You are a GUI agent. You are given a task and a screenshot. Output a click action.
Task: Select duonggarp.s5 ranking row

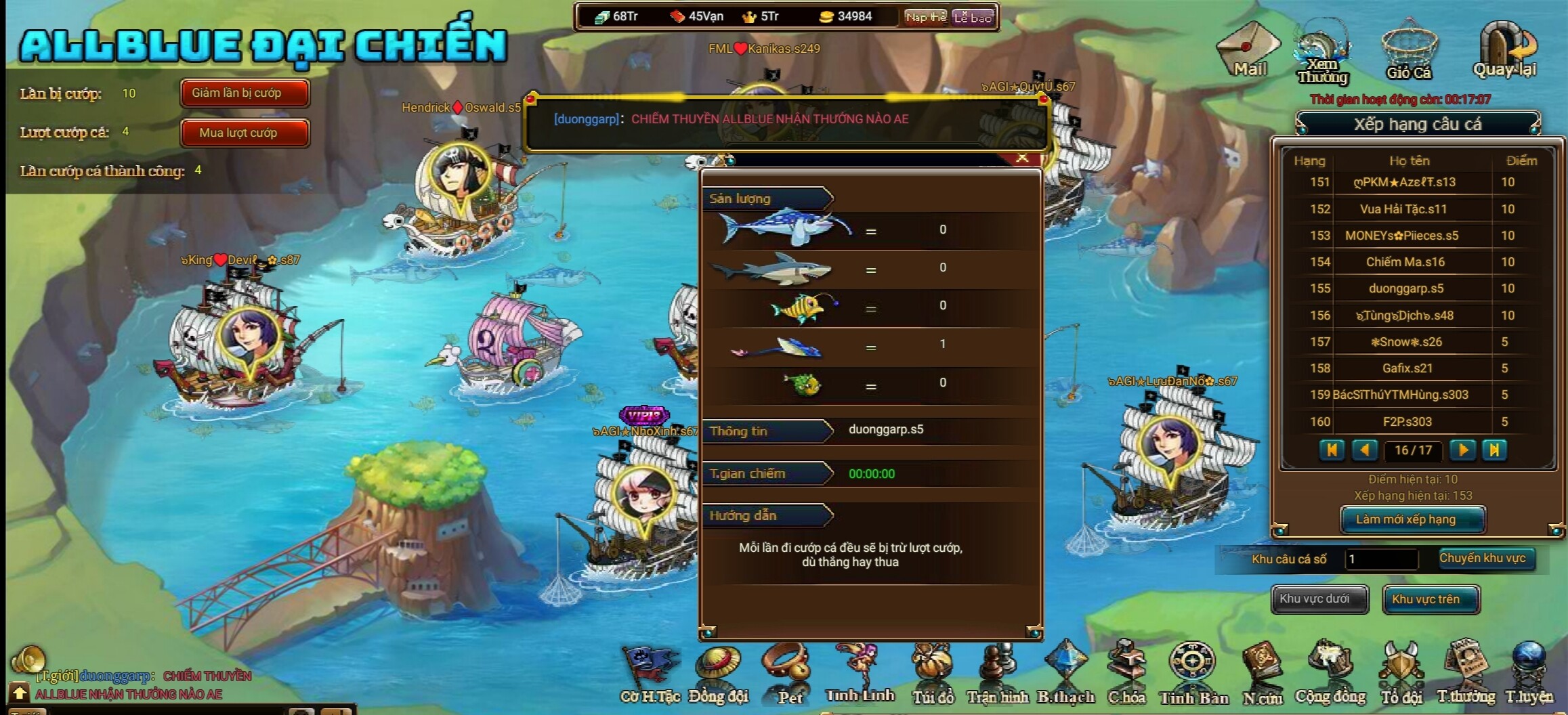click(x=1406, y=288)
